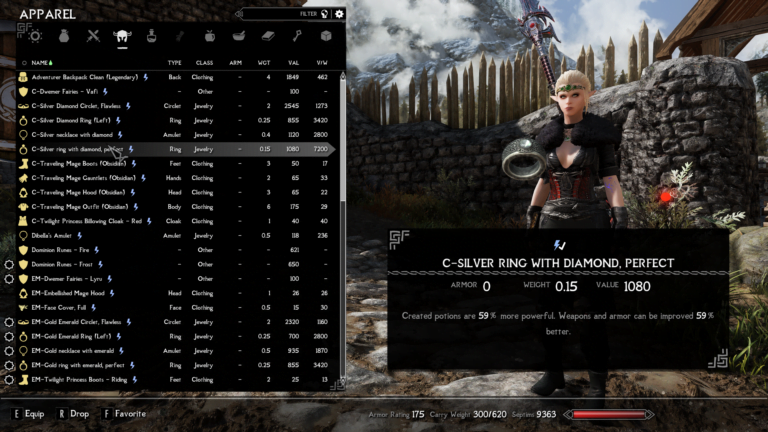768x432 pixels.
Task: Sort items by VAL column
Action: (x=293, y=62)
